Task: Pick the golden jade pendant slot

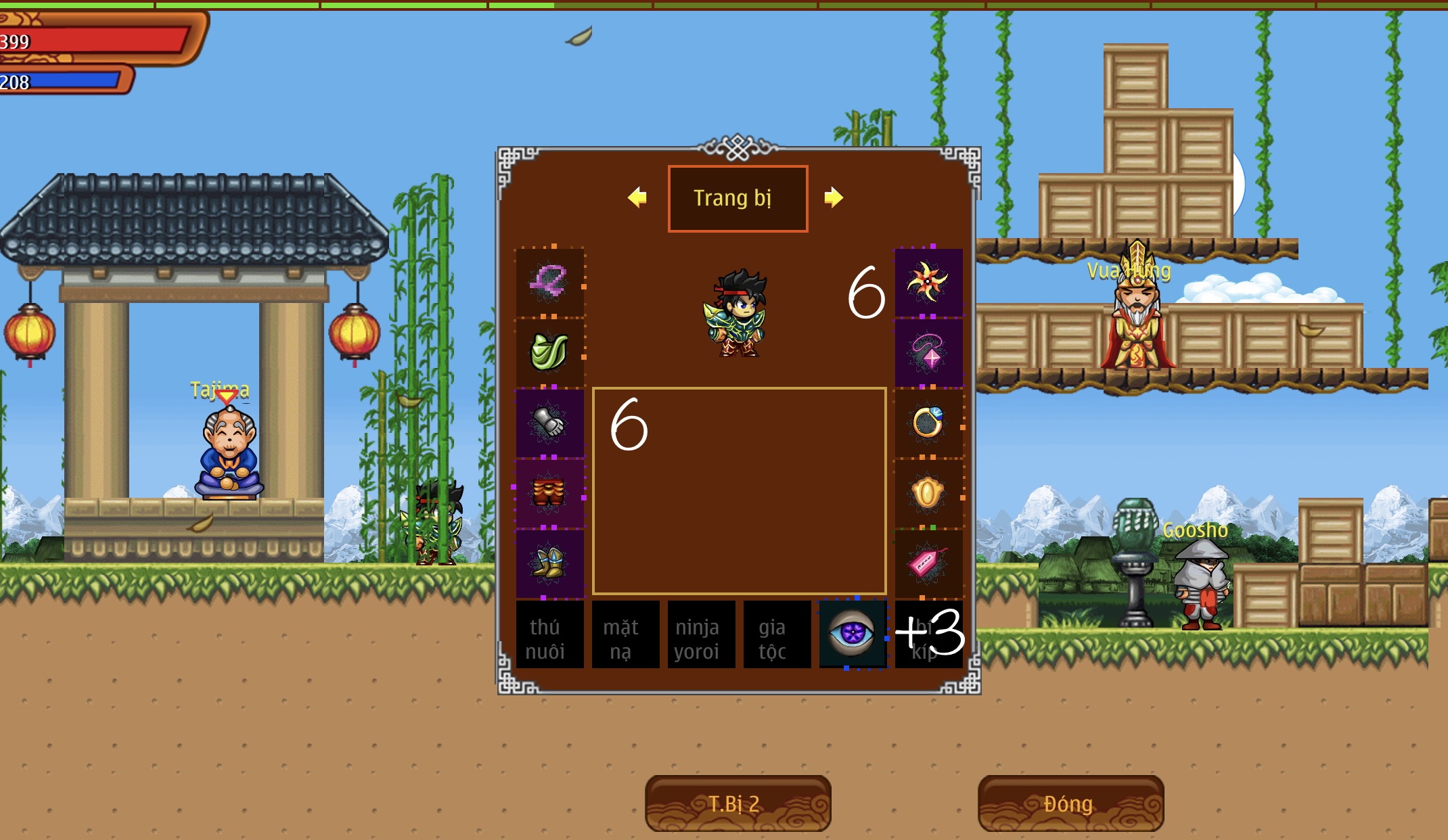Action: pos(928,493)
